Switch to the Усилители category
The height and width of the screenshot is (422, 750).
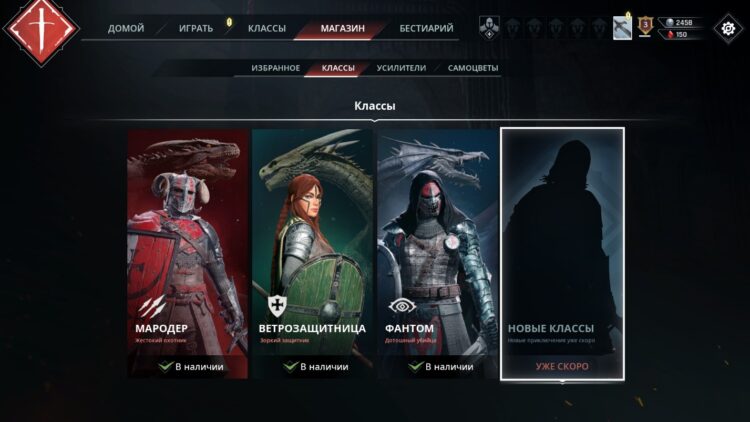tap(401, 68)
